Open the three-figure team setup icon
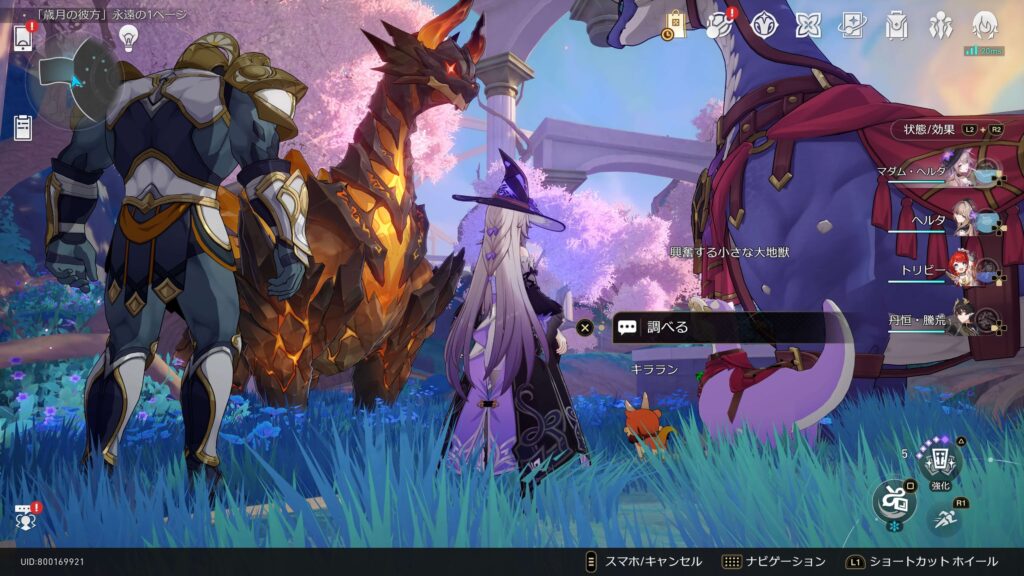1024x576 pixels. coord(940,25)
